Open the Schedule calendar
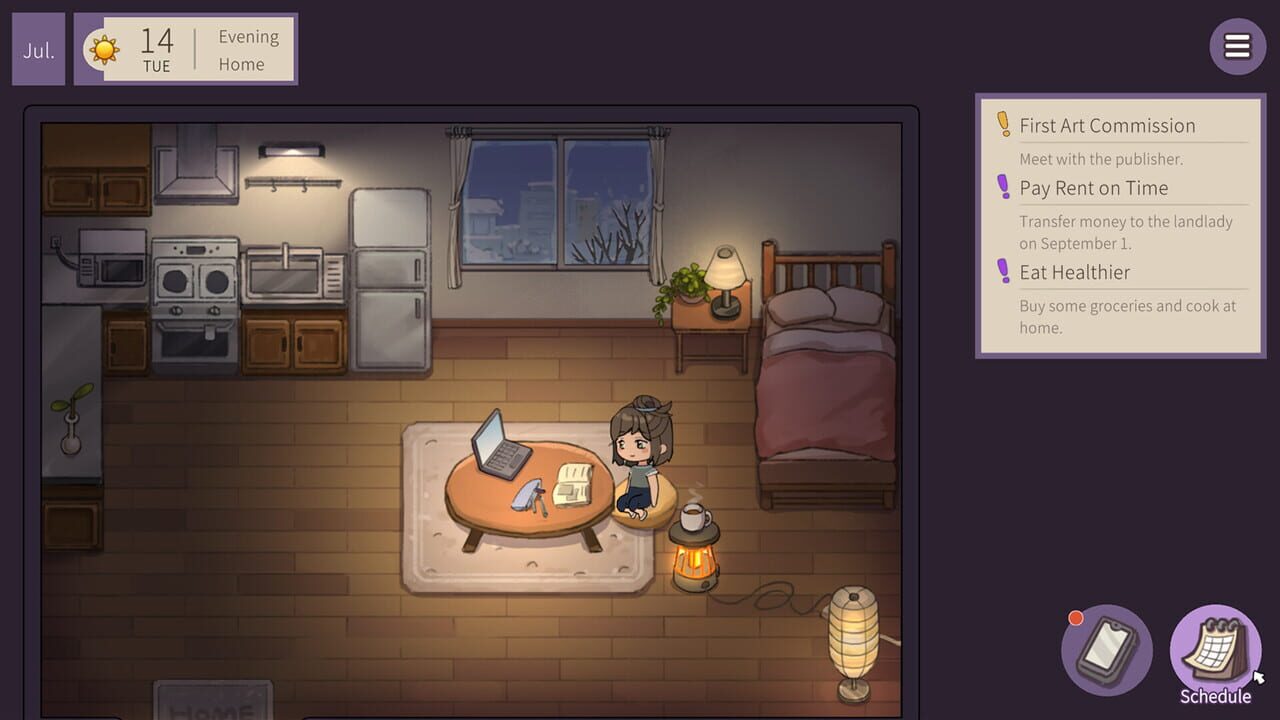Screen dimensions: 1280x720 click(x=1214, y=646)
